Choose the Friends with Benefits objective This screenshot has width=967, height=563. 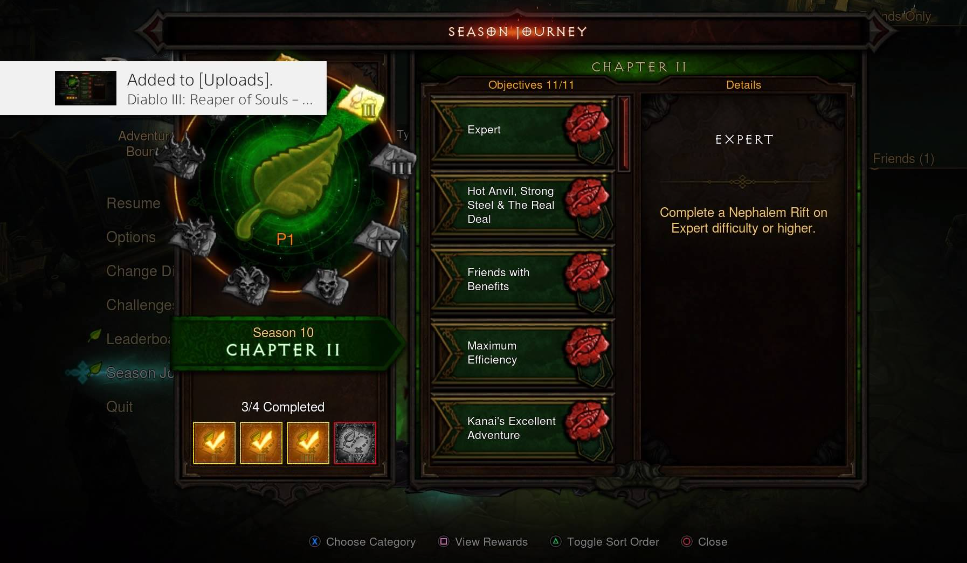coord(522,279)
